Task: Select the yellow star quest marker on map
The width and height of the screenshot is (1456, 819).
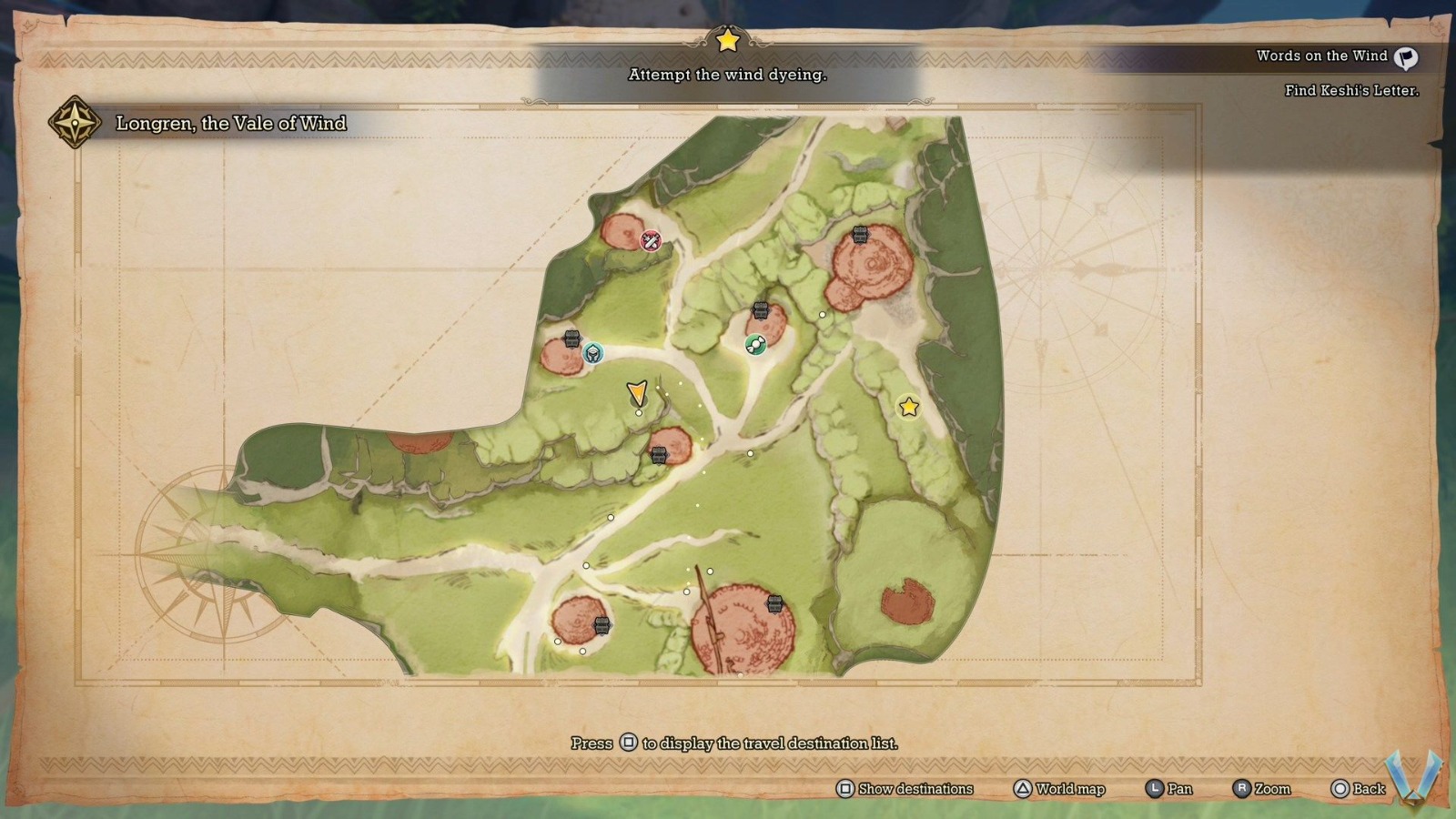Action: [908, 407]
